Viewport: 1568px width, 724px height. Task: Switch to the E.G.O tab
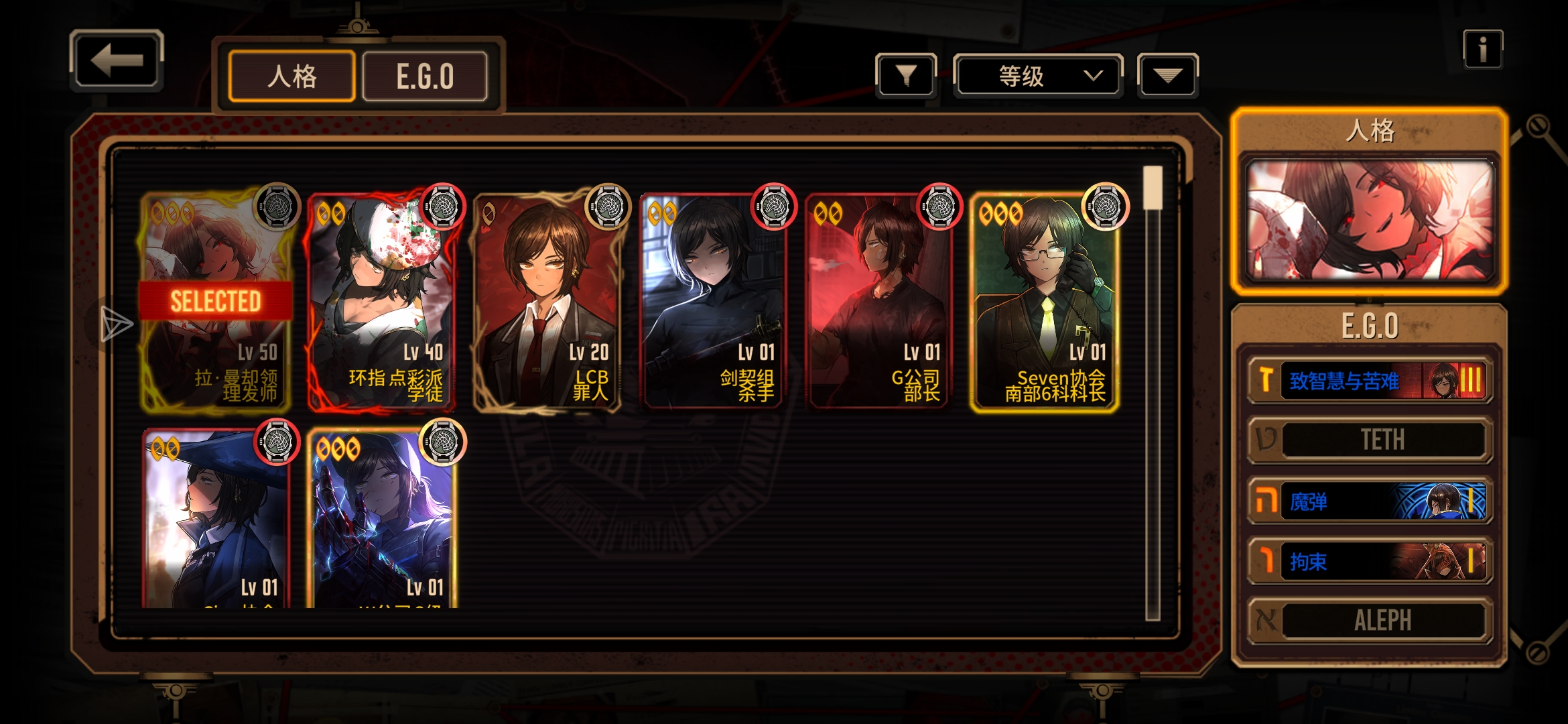[425, 76]
